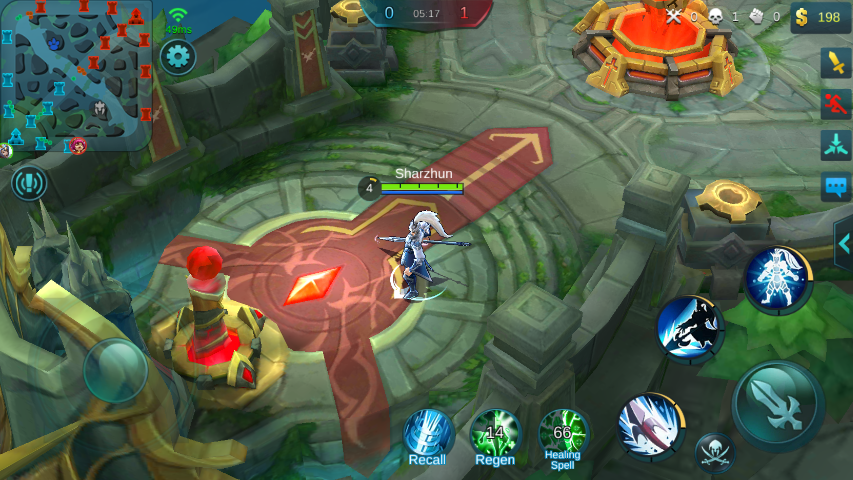
Task: Tap the sword basic attack button
Action: click(x=779, y=406)
